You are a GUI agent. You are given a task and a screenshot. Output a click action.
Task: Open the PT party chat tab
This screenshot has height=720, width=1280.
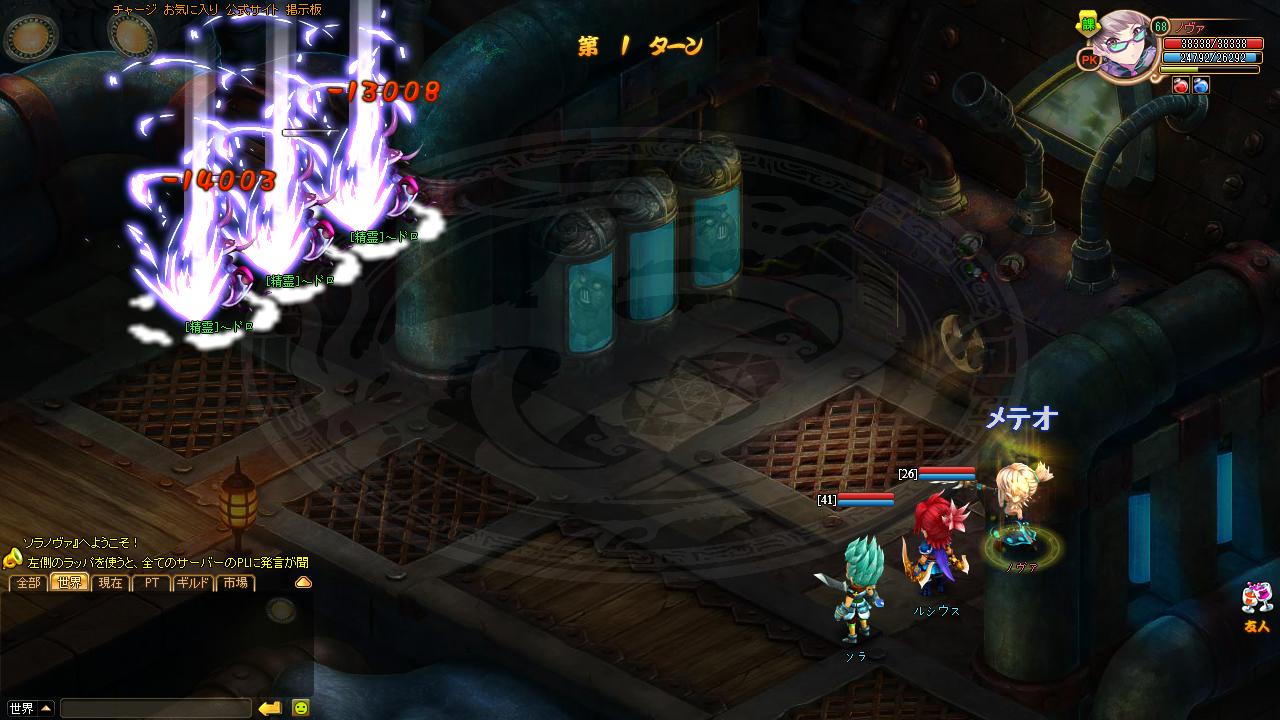coord(152,582)
